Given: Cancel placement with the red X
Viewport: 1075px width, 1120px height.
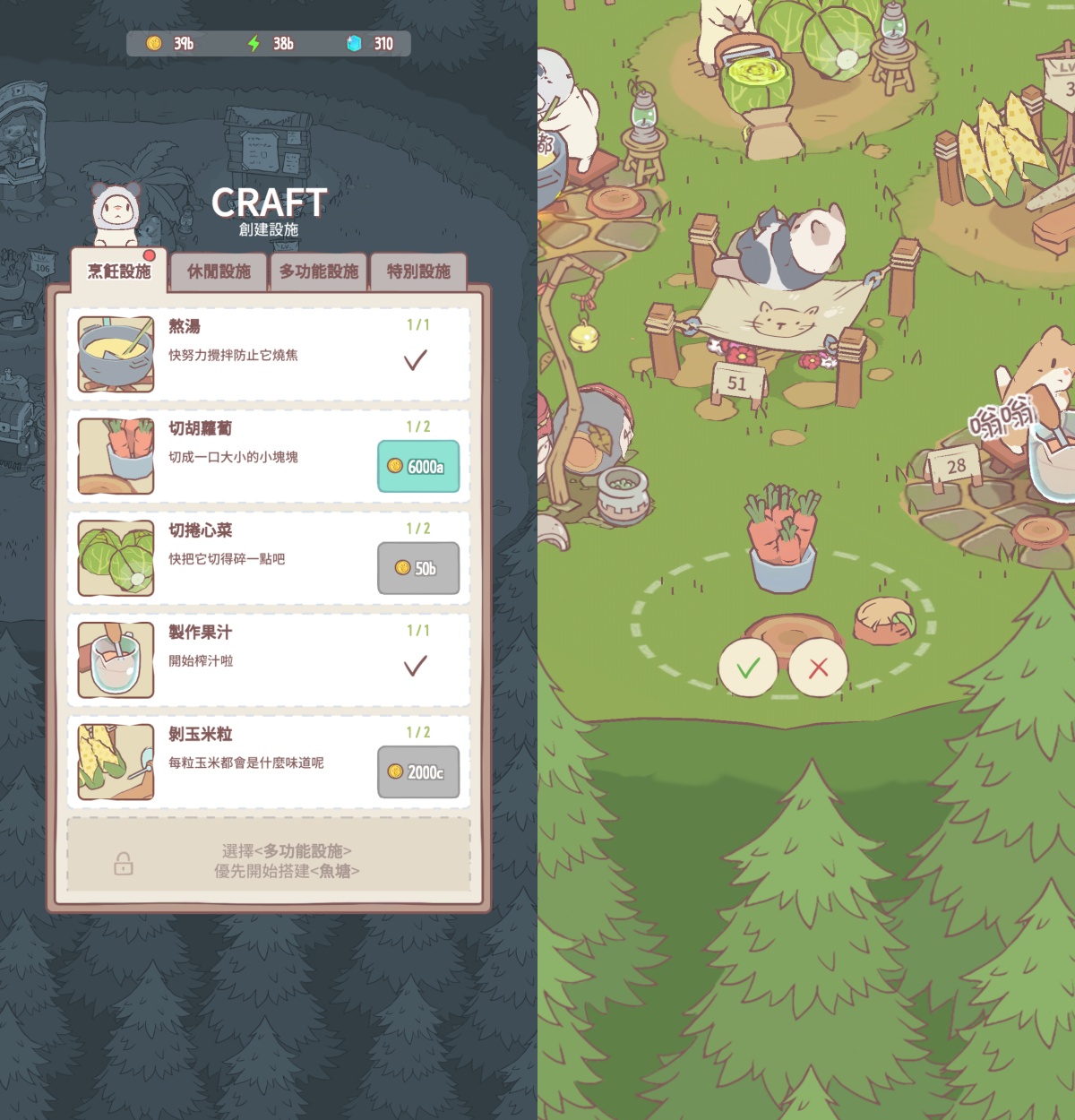Looking at the screenshot, I should pyautogui.click(x=818, y=668).
